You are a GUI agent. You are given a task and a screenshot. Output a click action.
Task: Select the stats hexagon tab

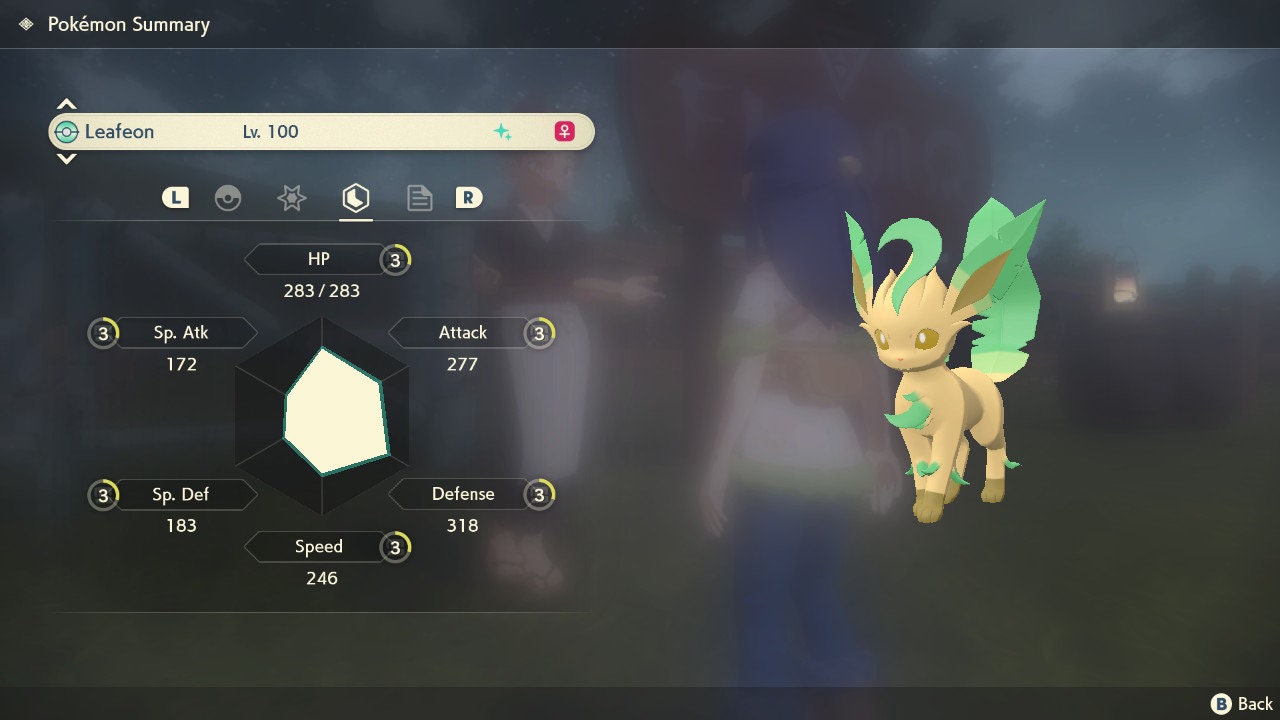click(x=356, y=198)
